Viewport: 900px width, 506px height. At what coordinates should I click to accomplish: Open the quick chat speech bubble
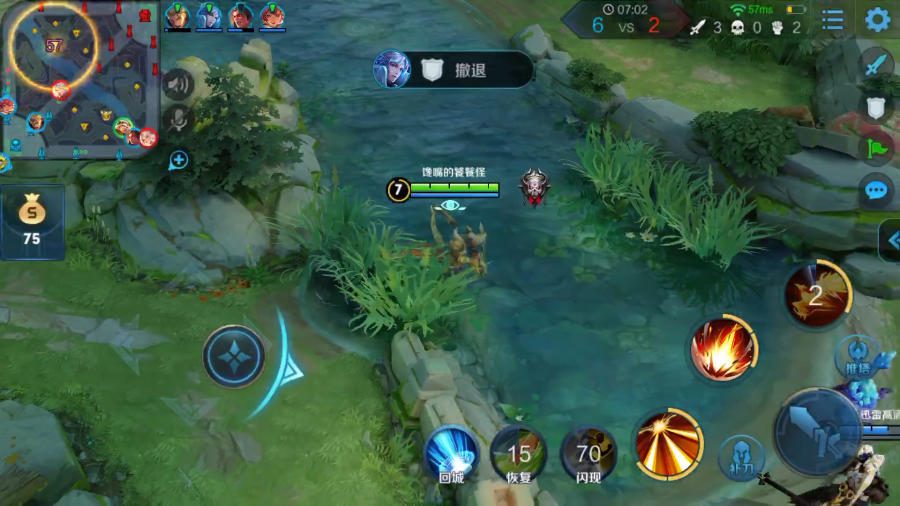click(x=877, y=190)
